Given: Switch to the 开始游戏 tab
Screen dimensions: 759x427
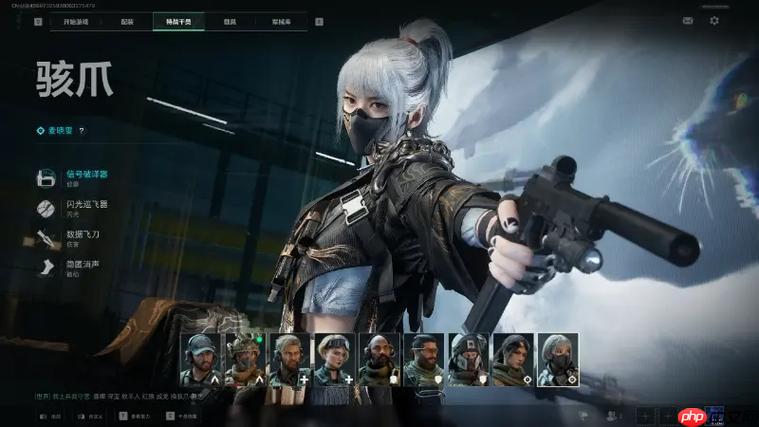Looking at the screenshot, I should (77, 21).
